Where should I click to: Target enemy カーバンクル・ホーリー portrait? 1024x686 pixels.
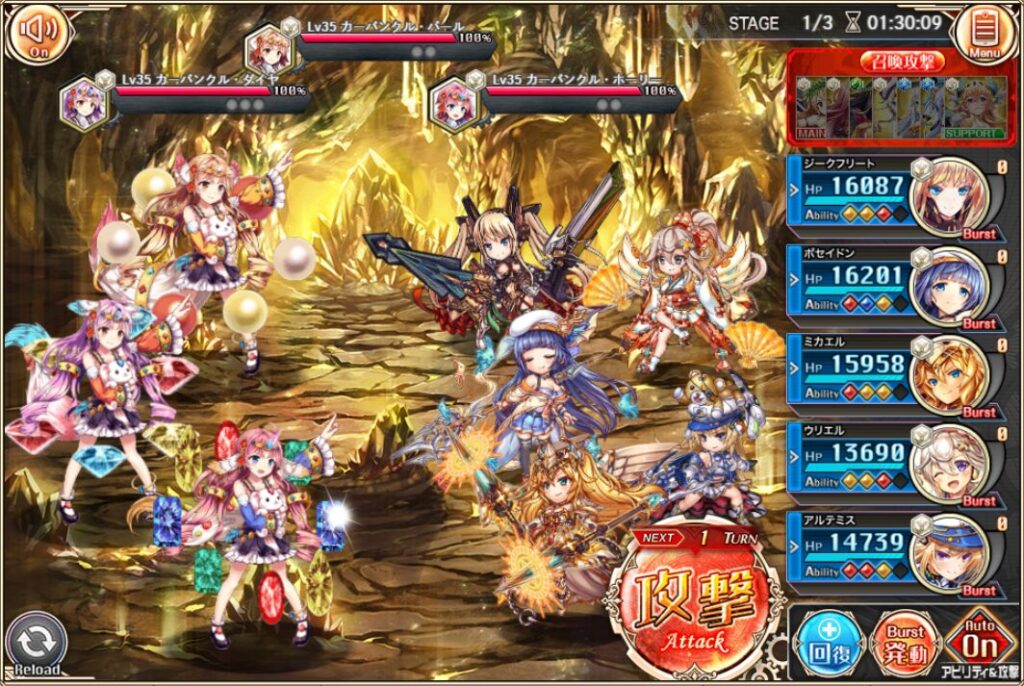pos(451,104)
